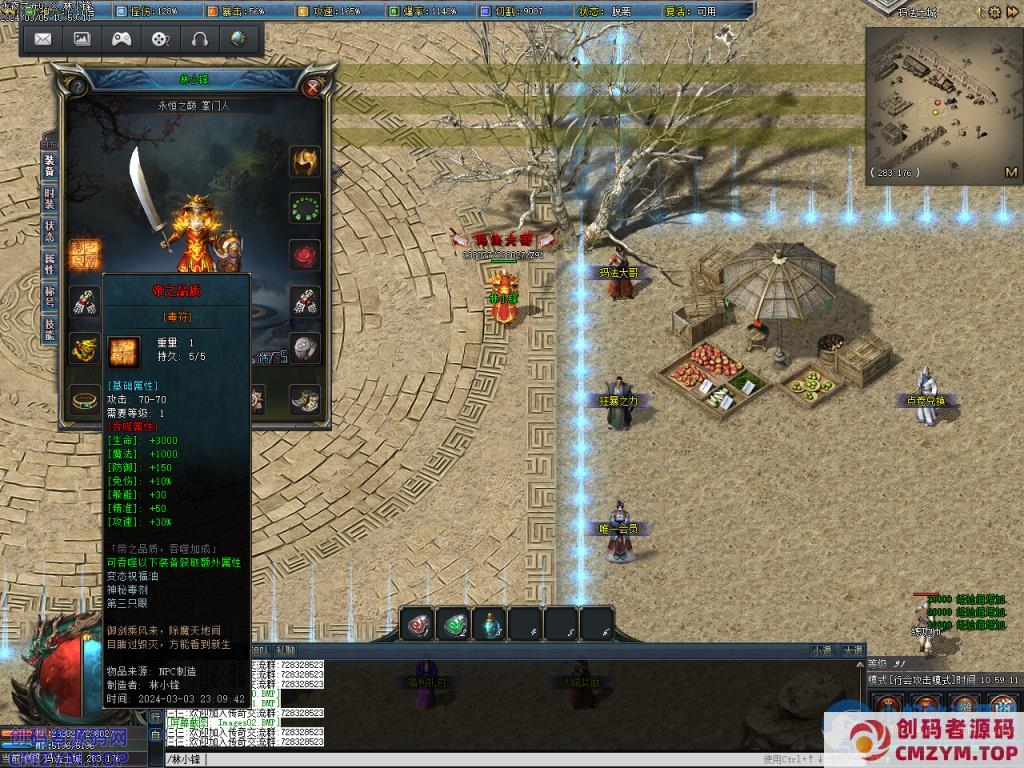Close the character equipment panel
The width and height of the screenshot is (1024, 768).
(313, 87)
